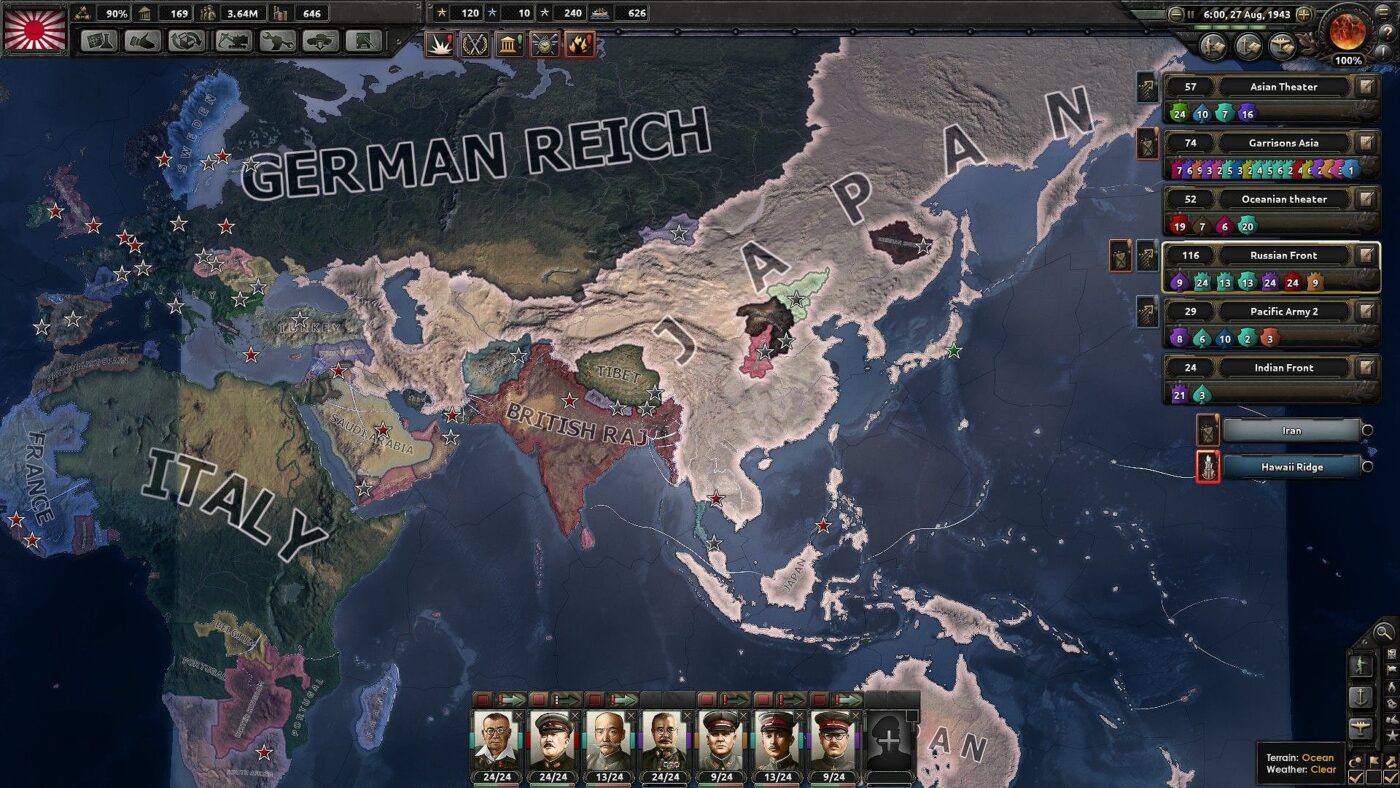
Task: Open the magnifying glass search tool
Action: pos(1384,632)
